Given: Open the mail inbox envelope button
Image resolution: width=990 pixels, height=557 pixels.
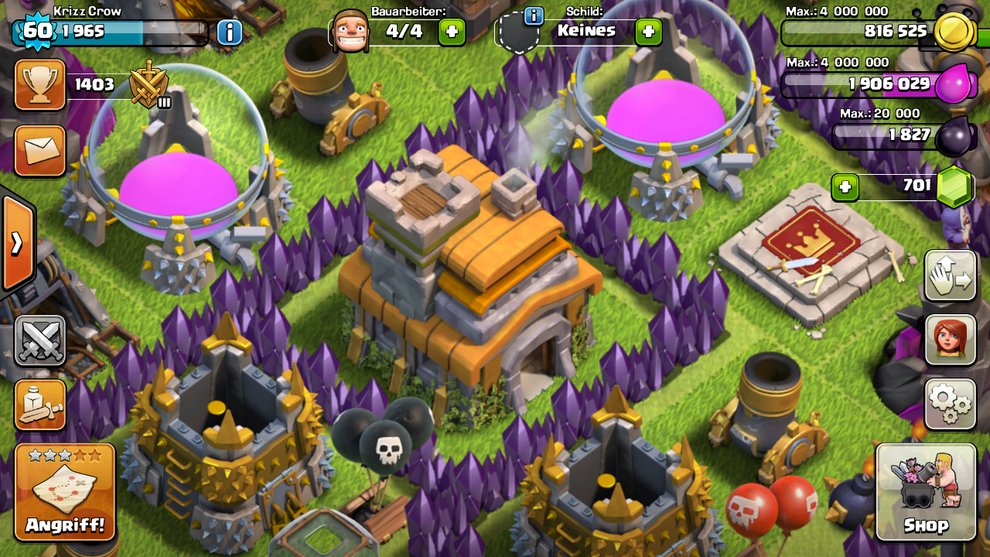Looking at the screenshot, I should point(40,150).
